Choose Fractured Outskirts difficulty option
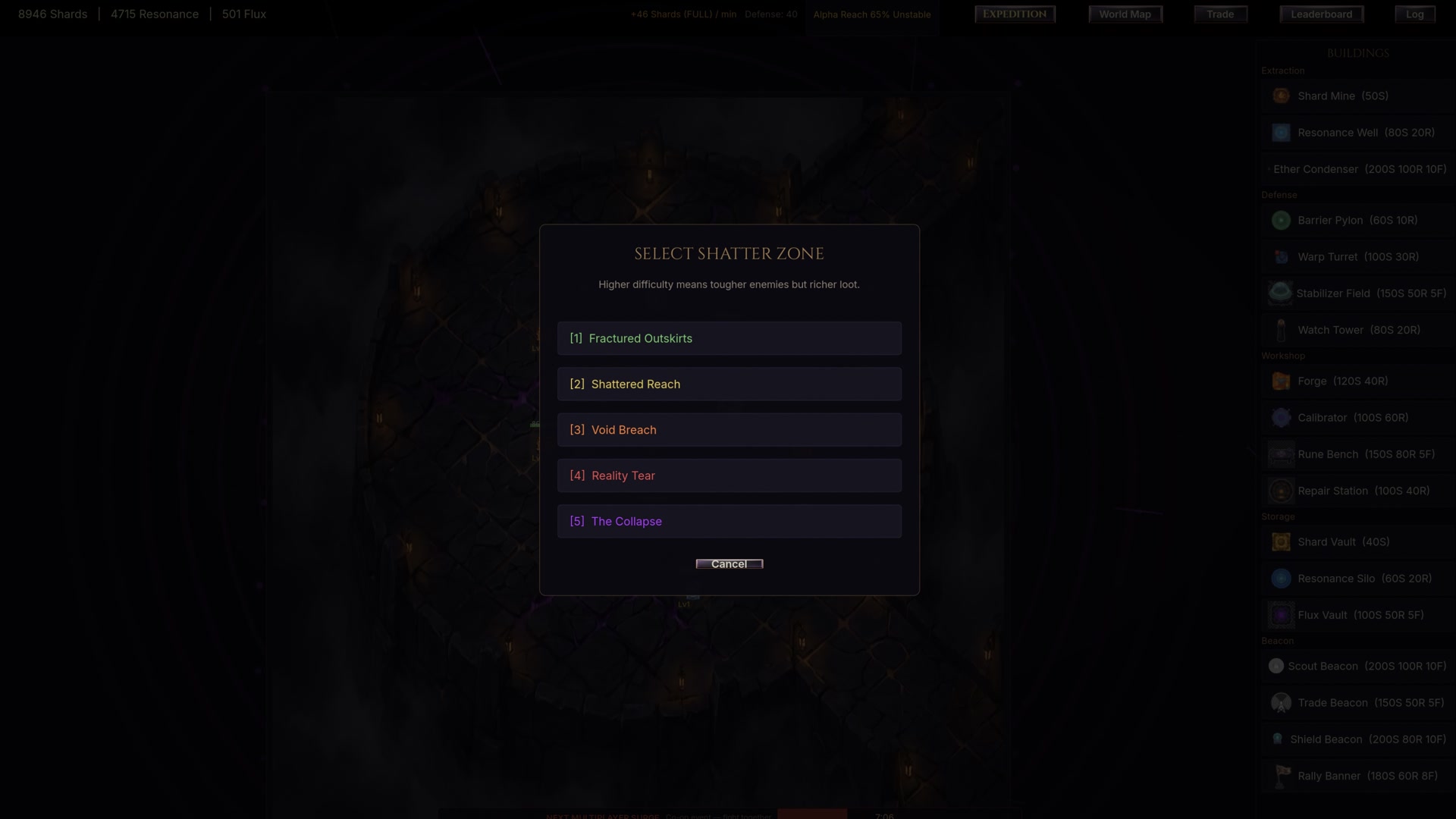This screenshot has width=1456, height=819. [729, 338]
